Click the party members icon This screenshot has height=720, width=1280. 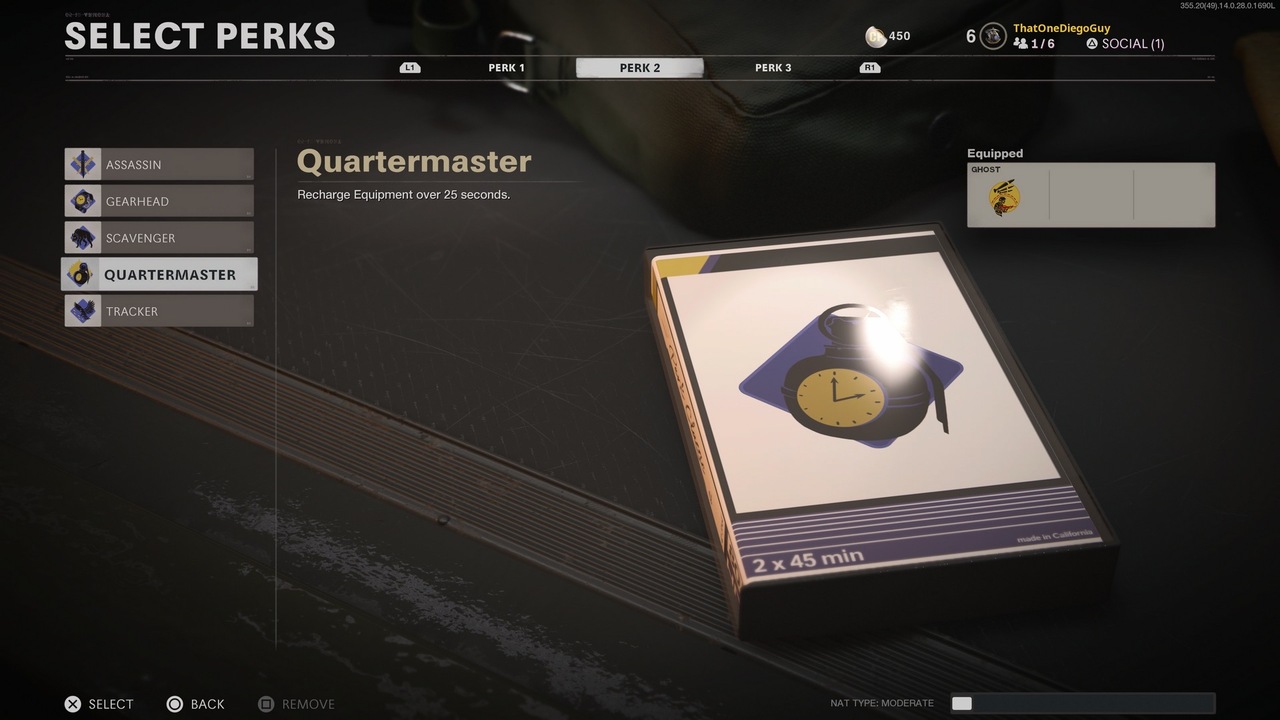coord(1019,44)
